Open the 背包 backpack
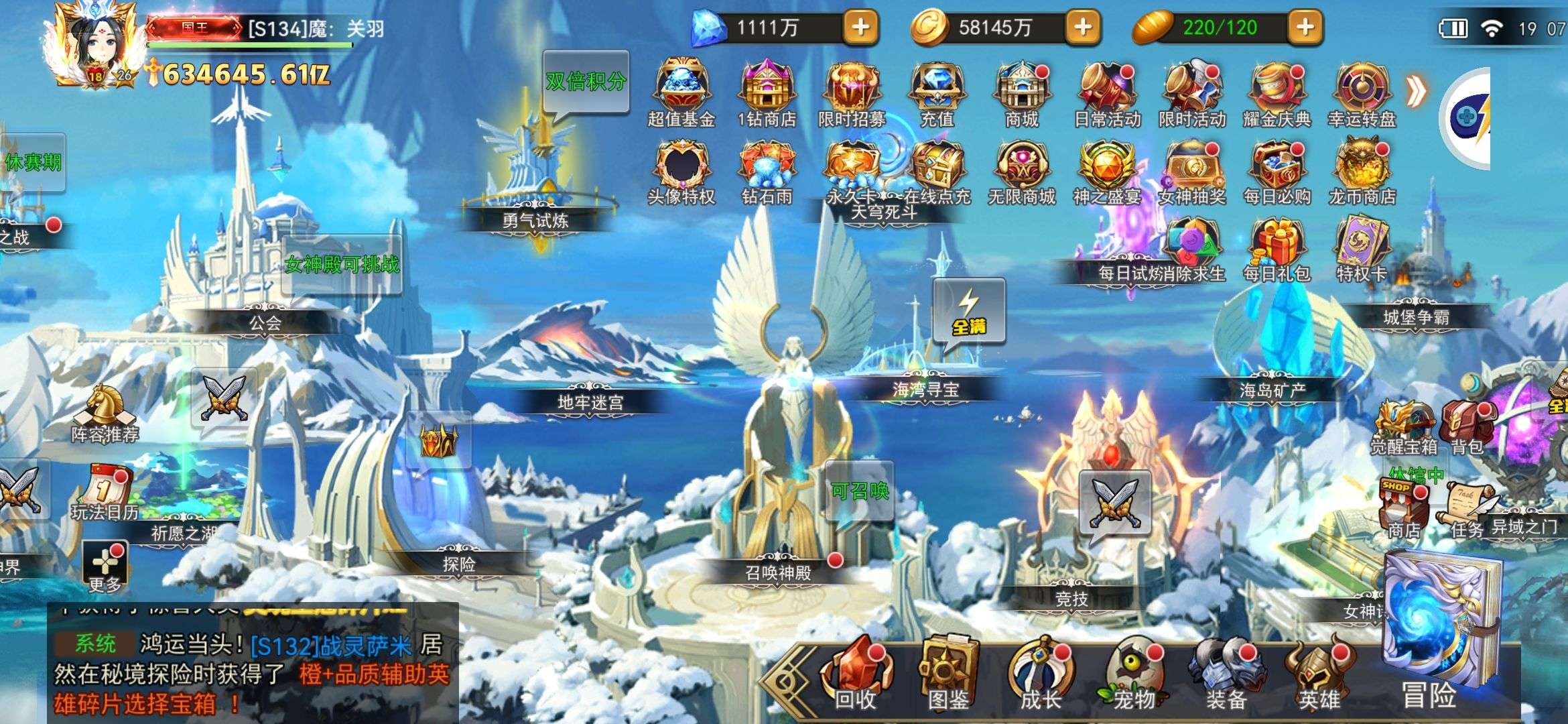 (x=1467, y=426)
